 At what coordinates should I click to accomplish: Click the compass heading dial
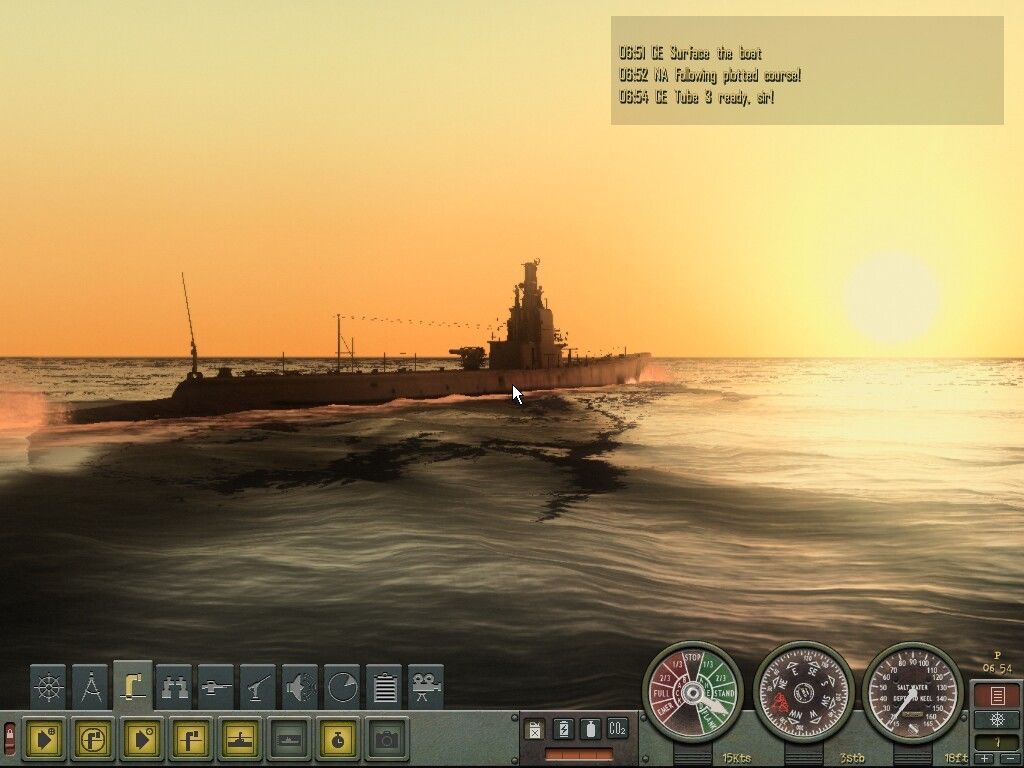coord(803,691)
